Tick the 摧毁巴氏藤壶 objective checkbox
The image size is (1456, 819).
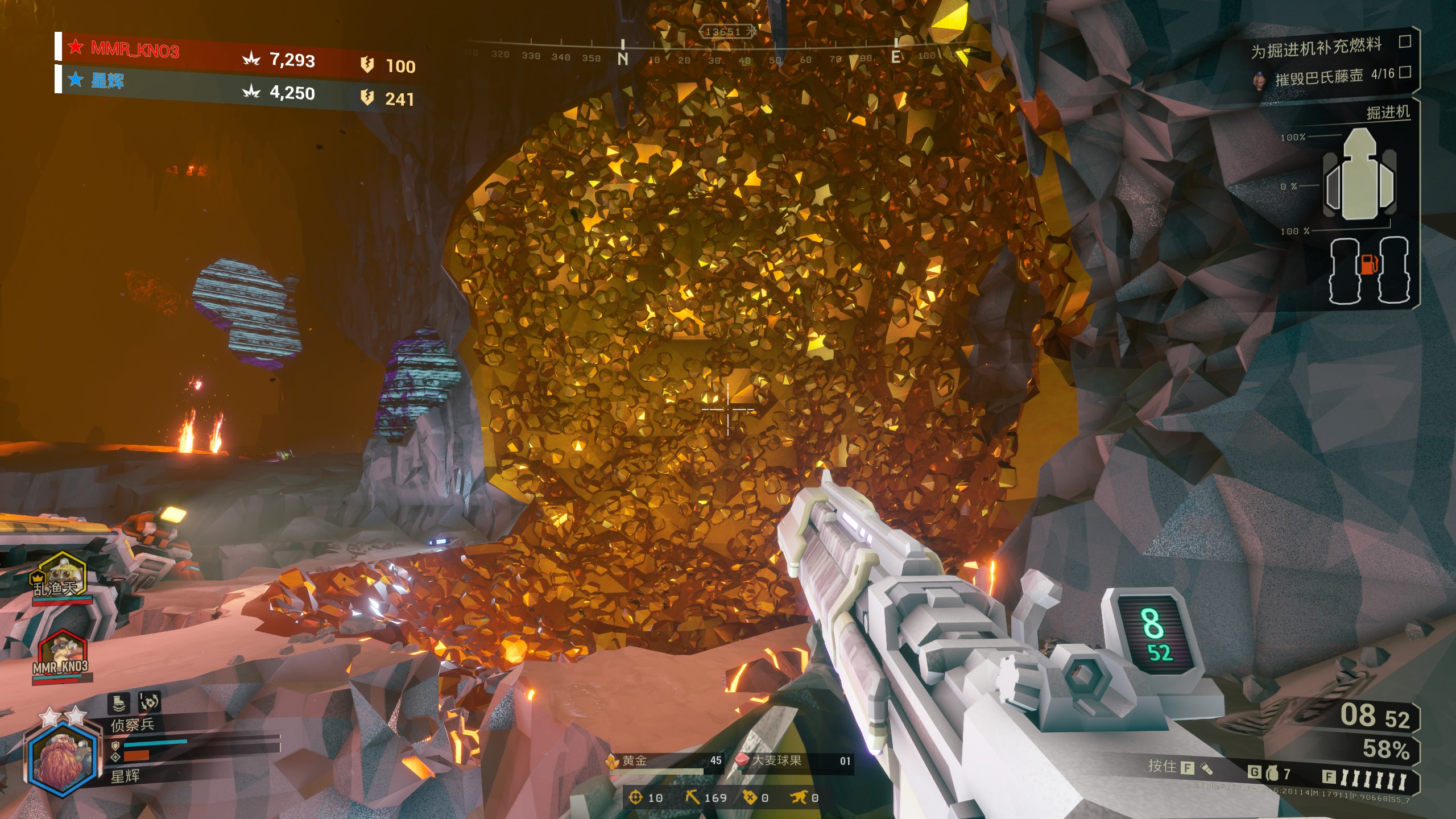1404,72
